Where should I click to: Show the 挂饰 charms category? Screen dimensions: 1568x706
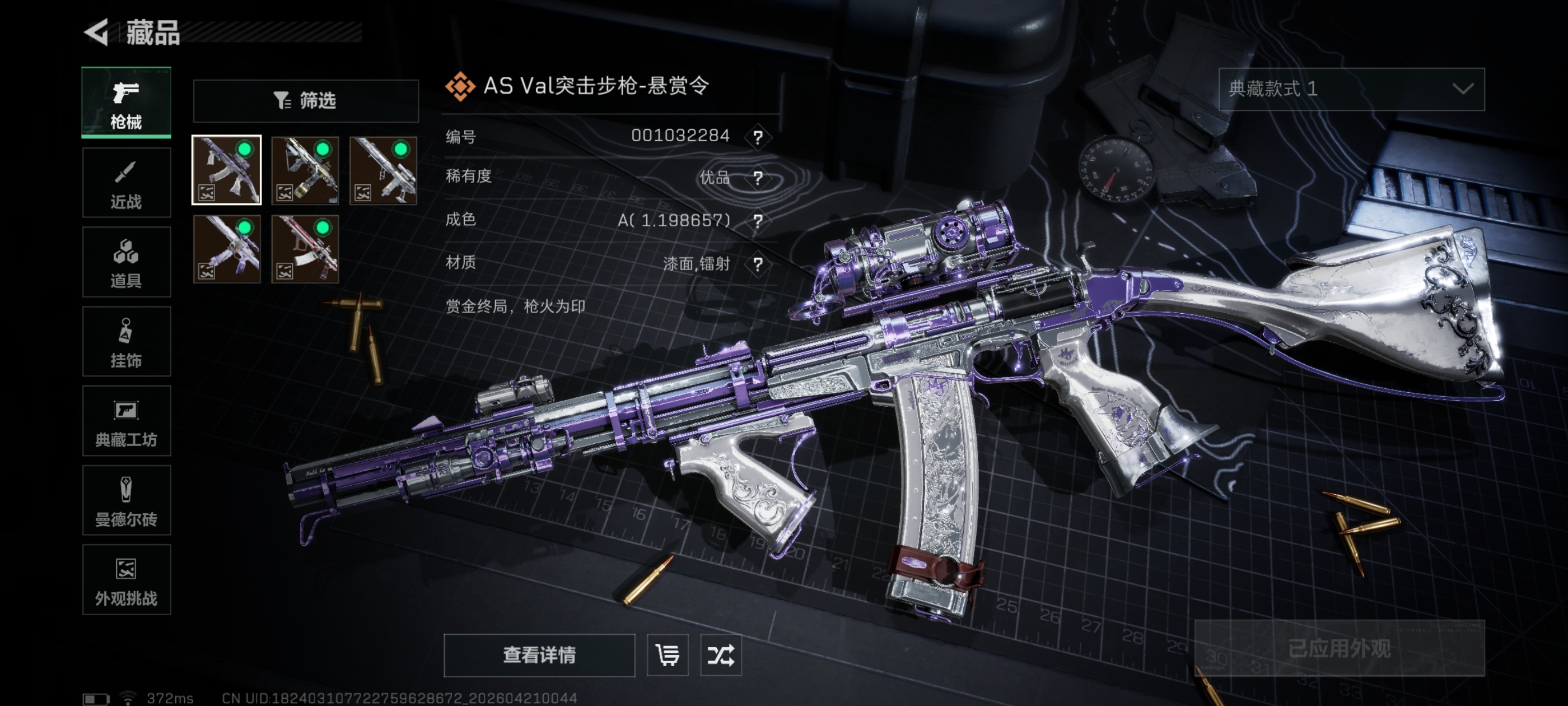(x=126, y=342)
